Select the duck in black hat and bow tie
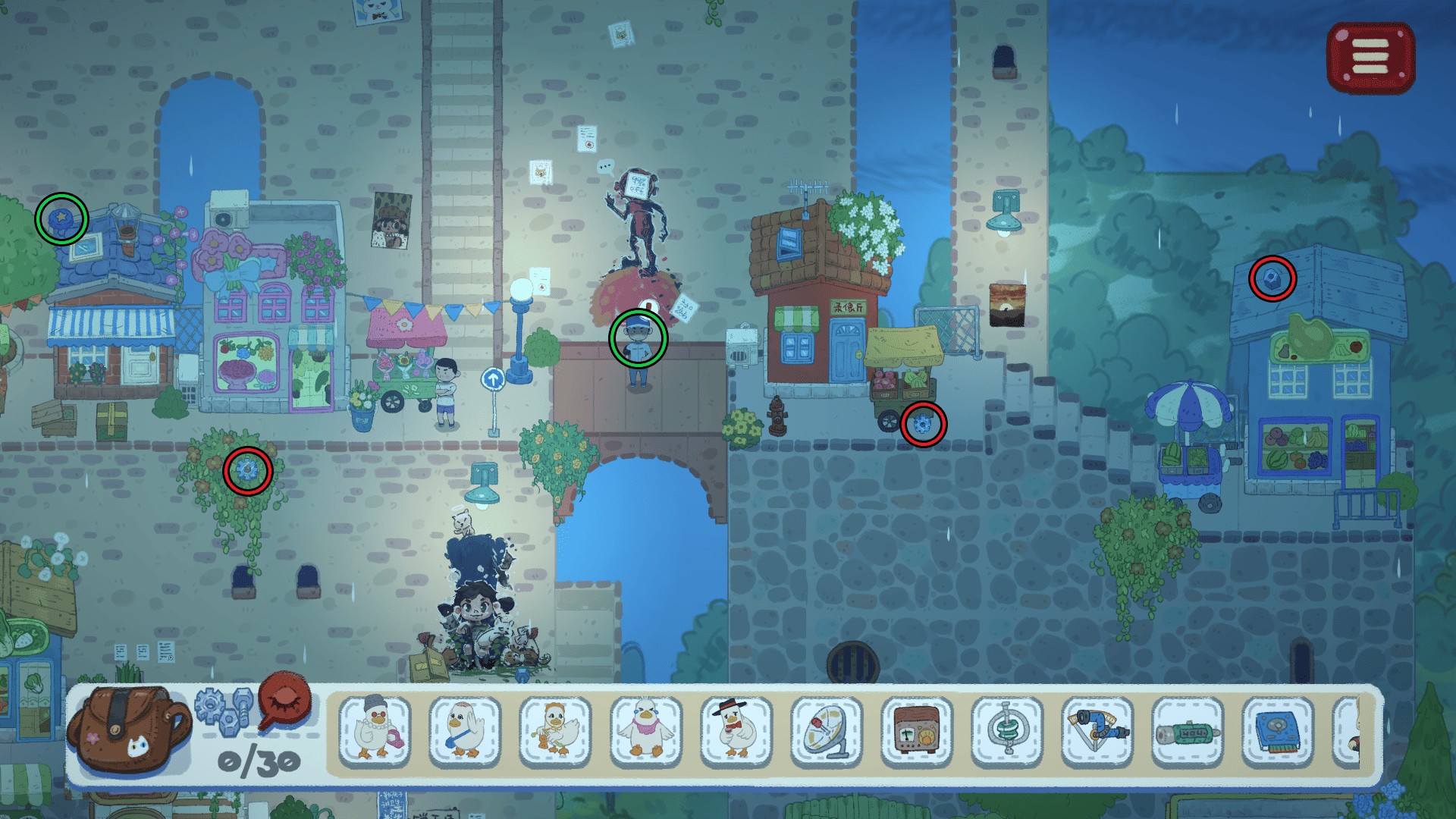The height and width of the screenshot is (819, 1456). pyautogui.click(x=736, y=730)
